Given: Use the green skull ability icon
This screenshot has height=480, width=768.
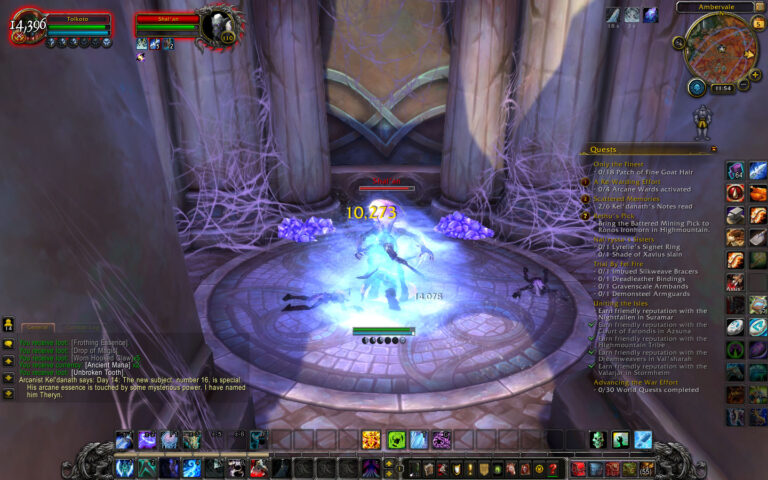Looking at the screenshot, I should (597, 439).
